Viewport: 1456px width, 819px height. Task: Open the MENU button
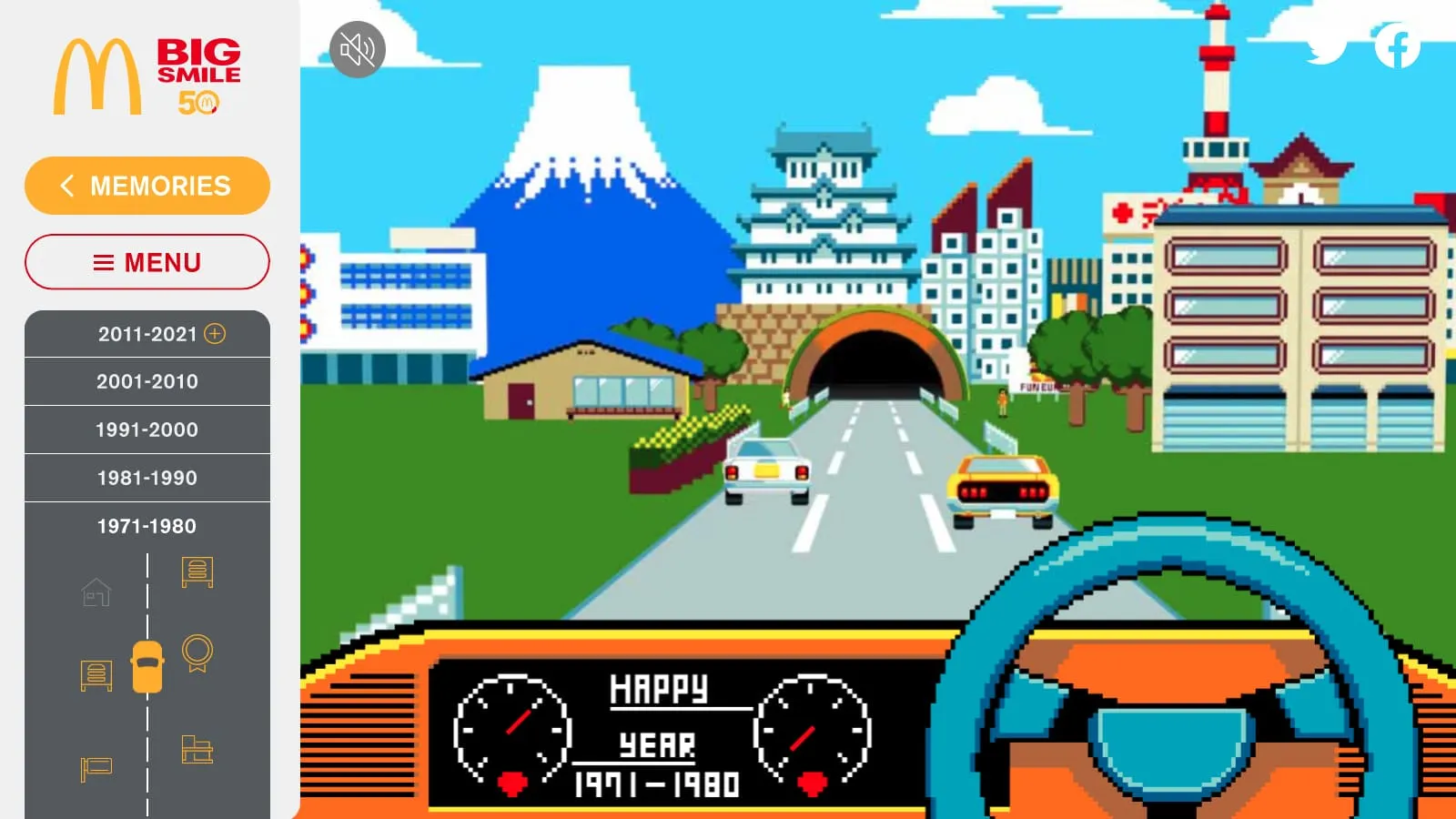(147, 262)
